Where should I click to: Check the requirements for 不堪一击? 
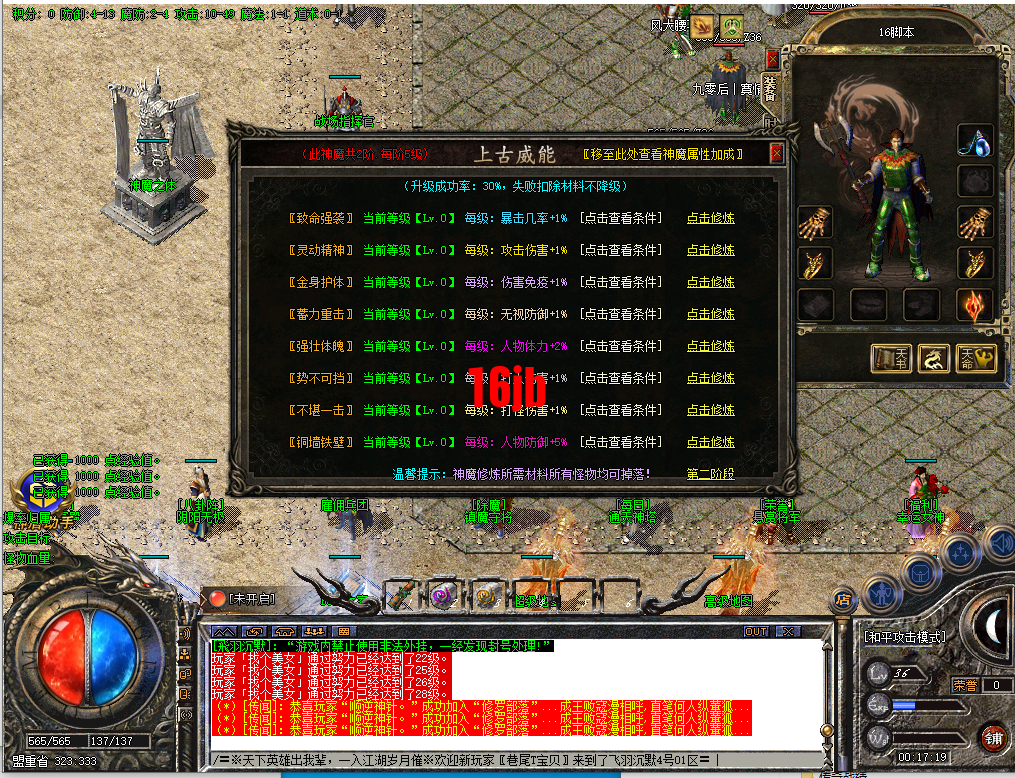coord(621,411)
